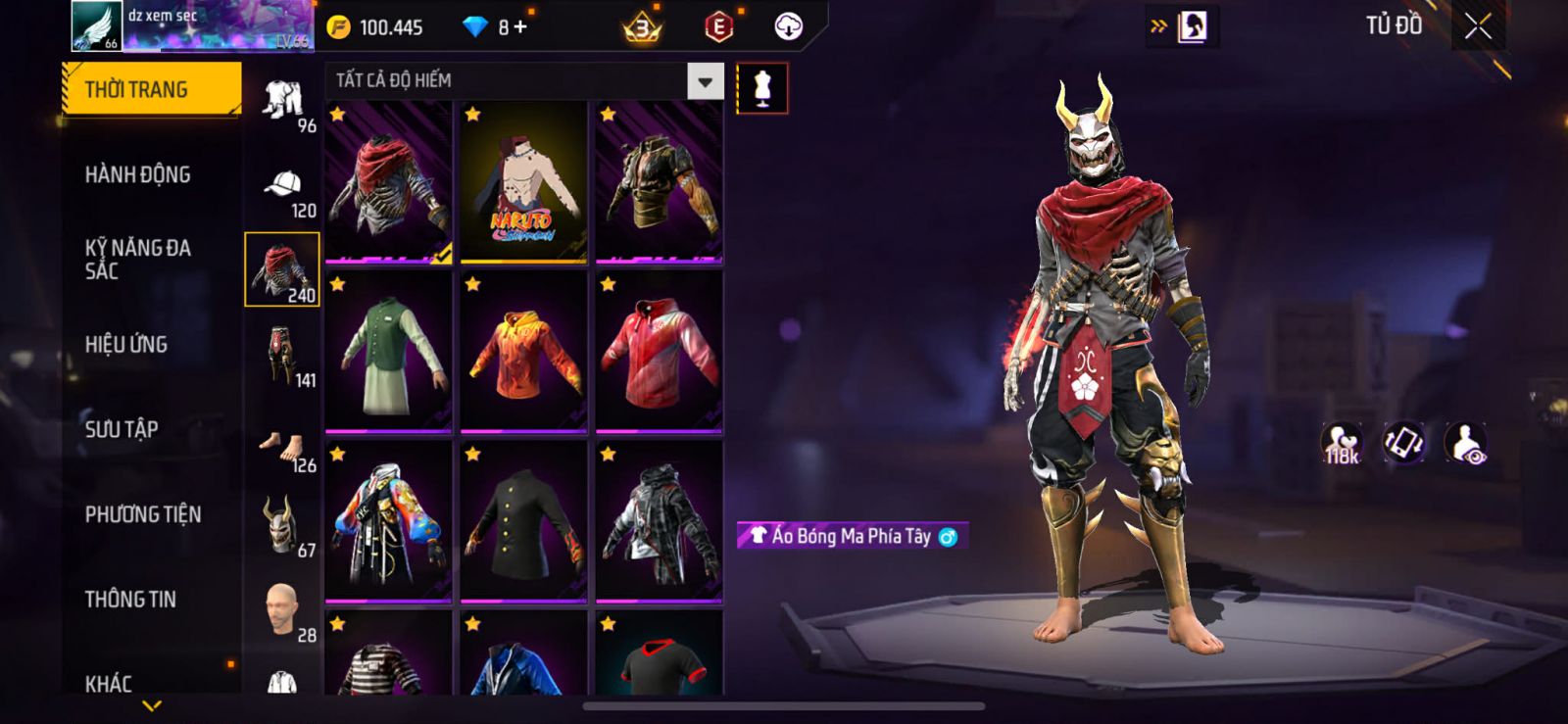Screen dimensions: 1568x724
Task: Go to the SƯU TẬP tab
Action: (x=122, y=429)
